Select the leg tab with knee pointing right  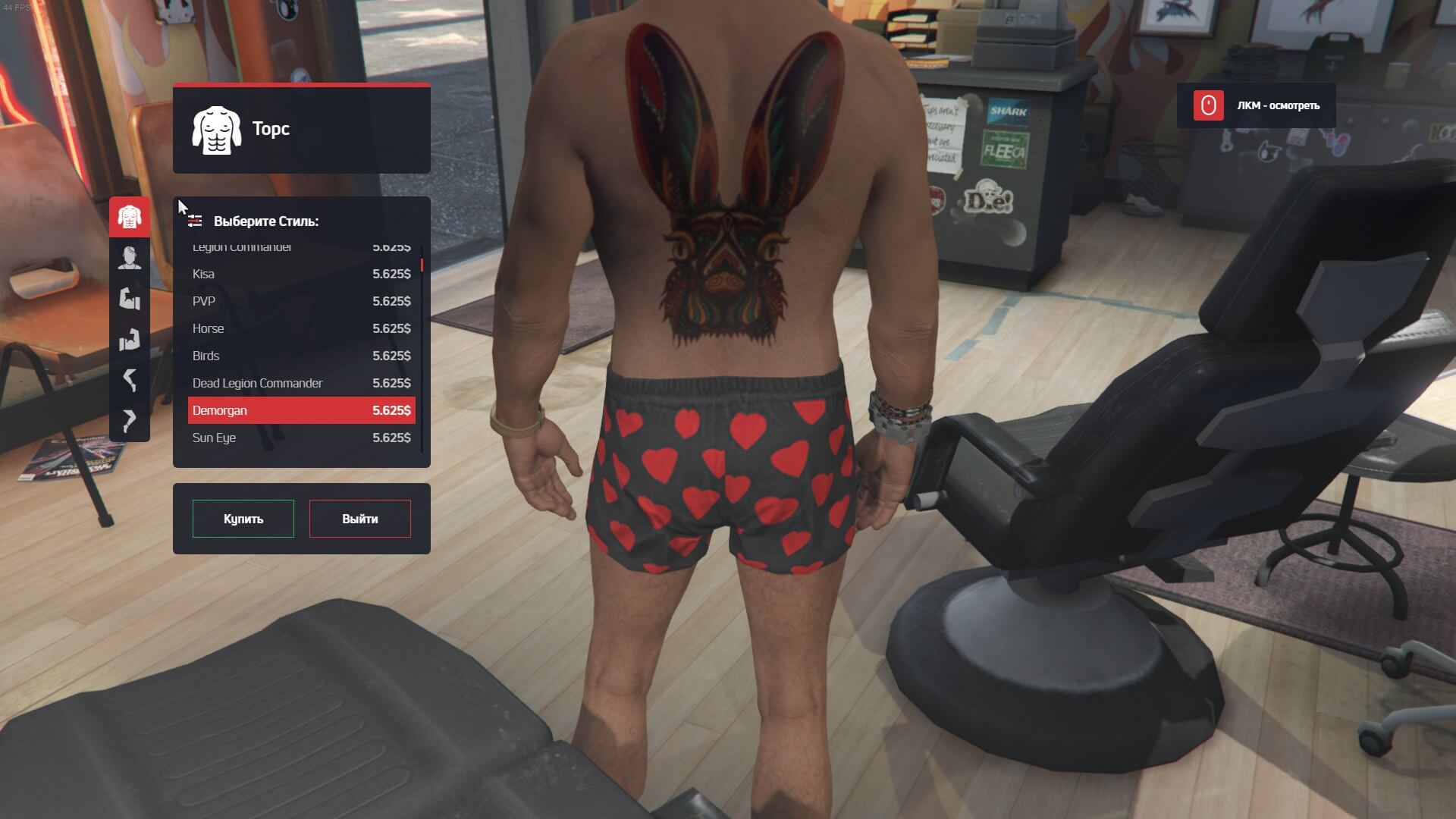[130, 420]
